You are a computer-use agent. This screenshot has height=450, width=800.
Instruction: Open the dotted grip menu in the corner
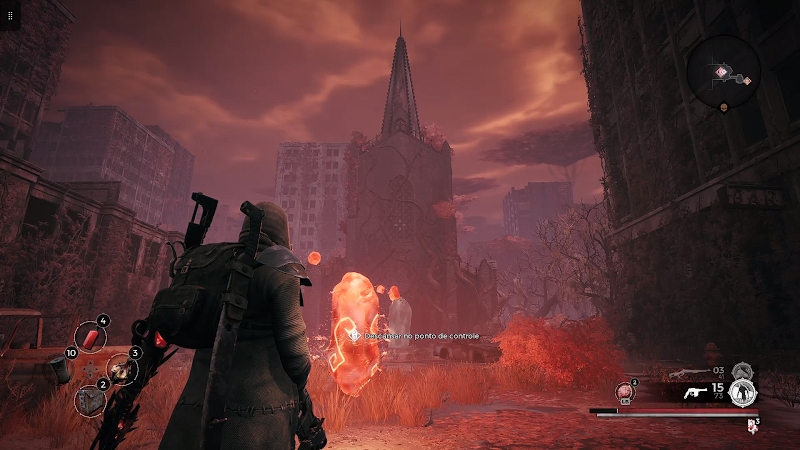pos(9,17)
